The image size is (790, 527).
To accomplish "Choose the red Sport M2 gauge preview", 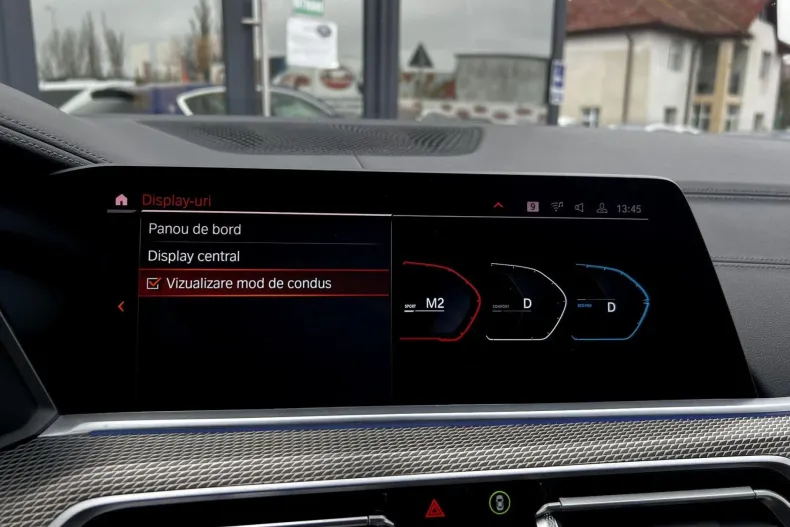I will click(438, 302).
